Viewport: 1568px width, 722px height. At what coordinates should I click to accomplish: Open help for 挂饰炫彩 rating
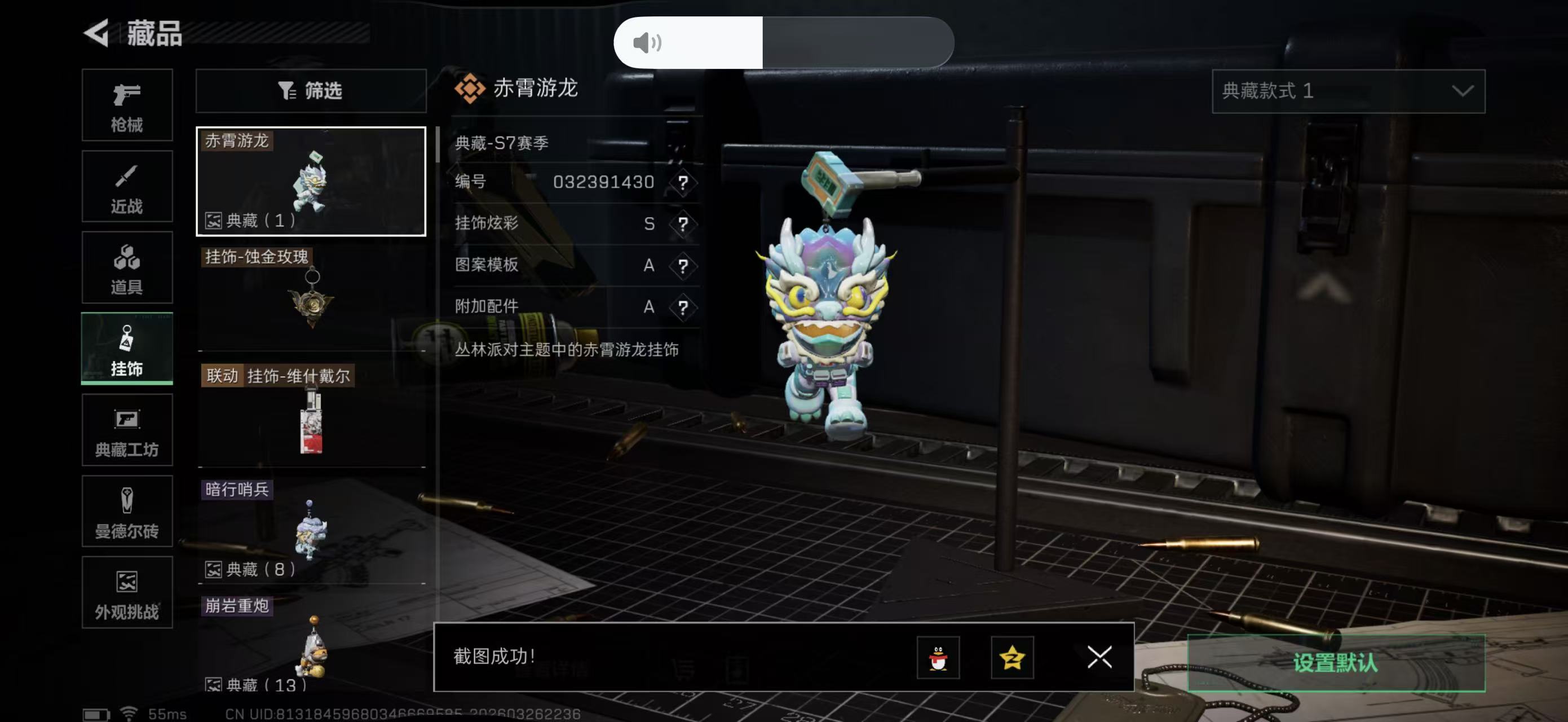pyautogui.click(x=684, y=224)
